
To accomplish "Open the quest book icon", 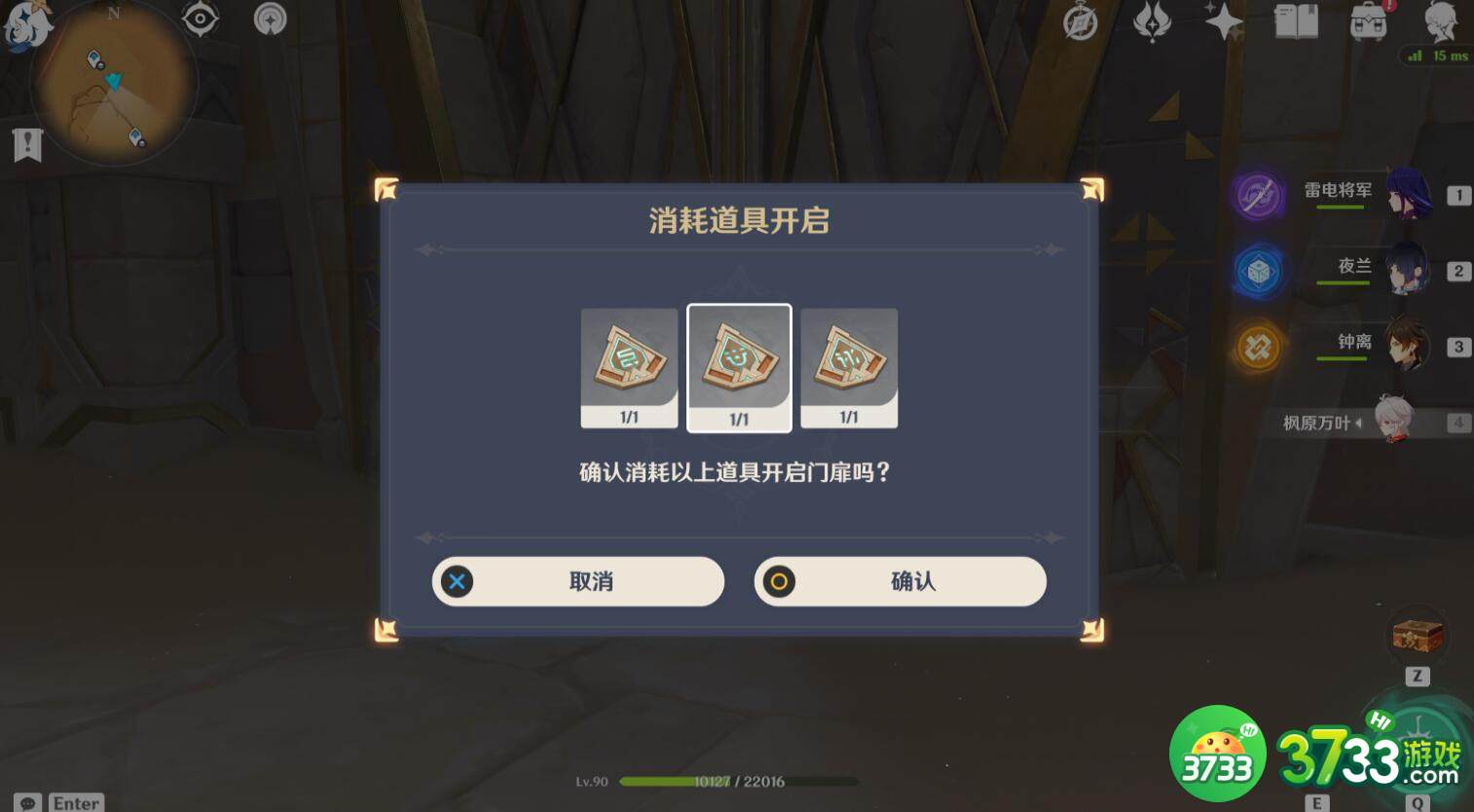I will click(x=1295, y=21).
